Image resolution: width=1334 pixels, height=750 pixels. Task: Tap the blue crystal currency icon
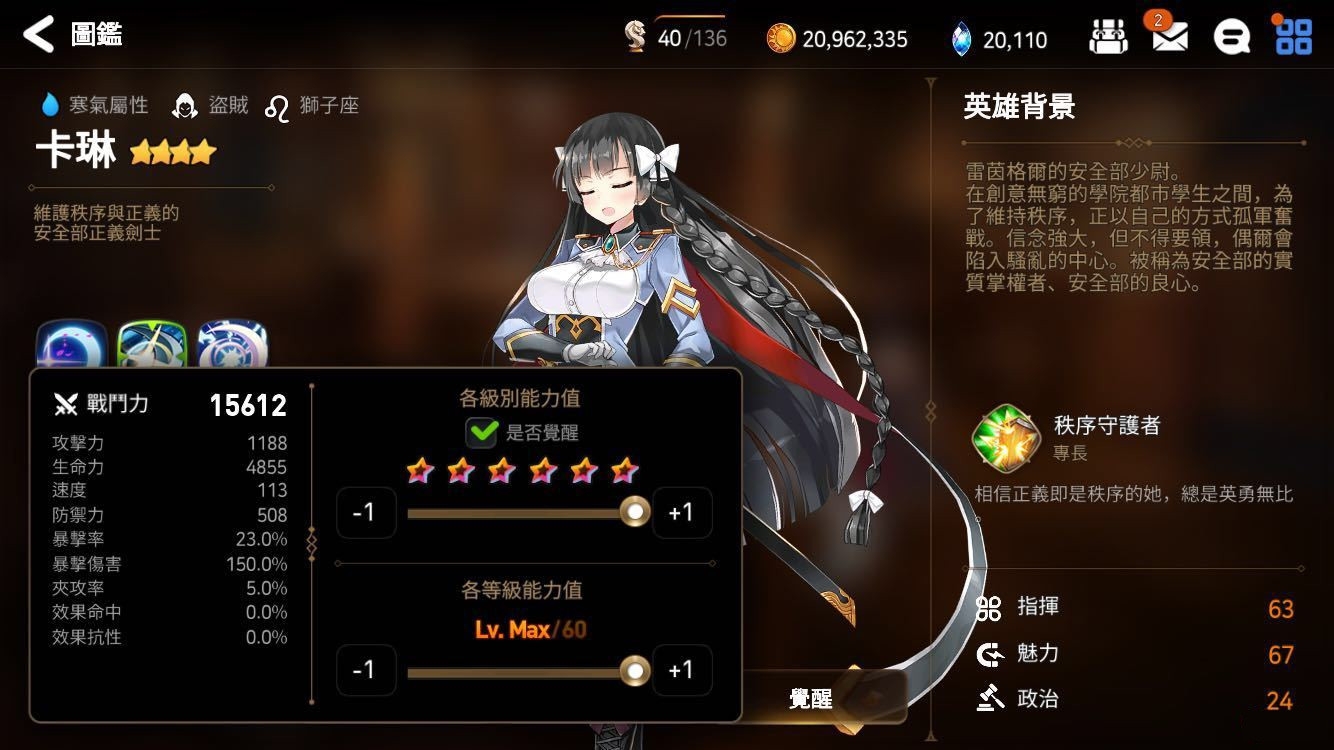click(x=960, y=39)
